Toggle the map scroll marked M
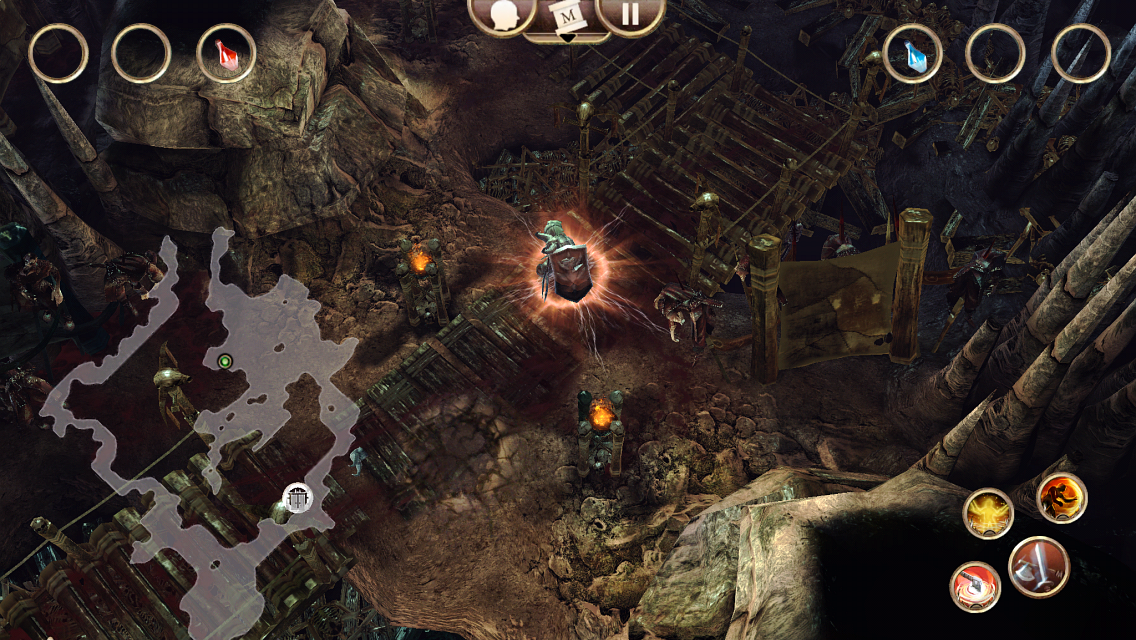Viewport: 1136px width, 640px height. (x=567, y=17)
